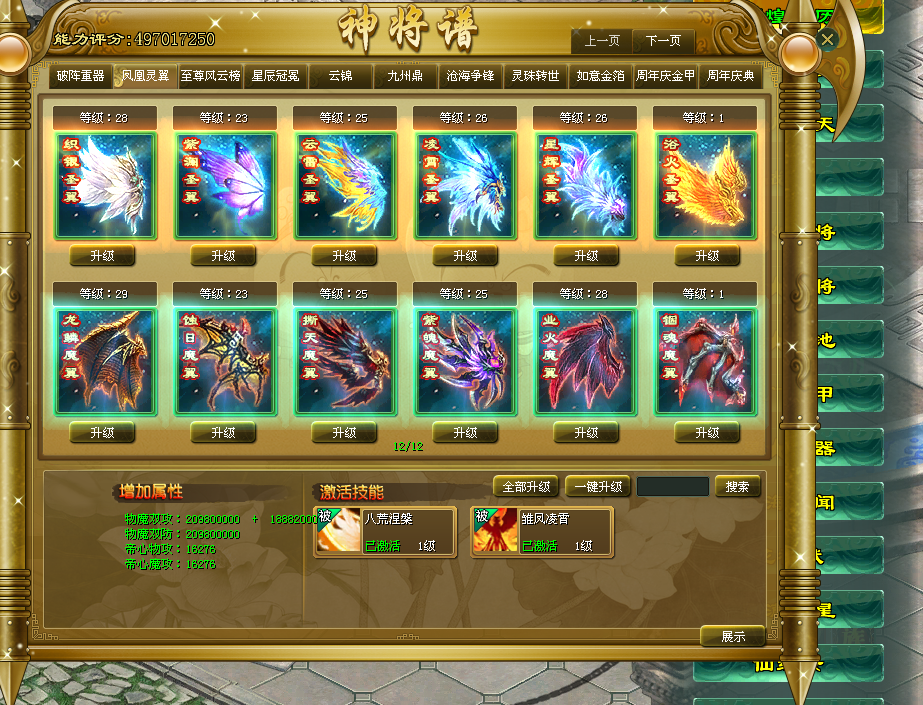Open the 沧海争锋 tab
Viewport: 923px width, 705px height.
click(470, 76)
